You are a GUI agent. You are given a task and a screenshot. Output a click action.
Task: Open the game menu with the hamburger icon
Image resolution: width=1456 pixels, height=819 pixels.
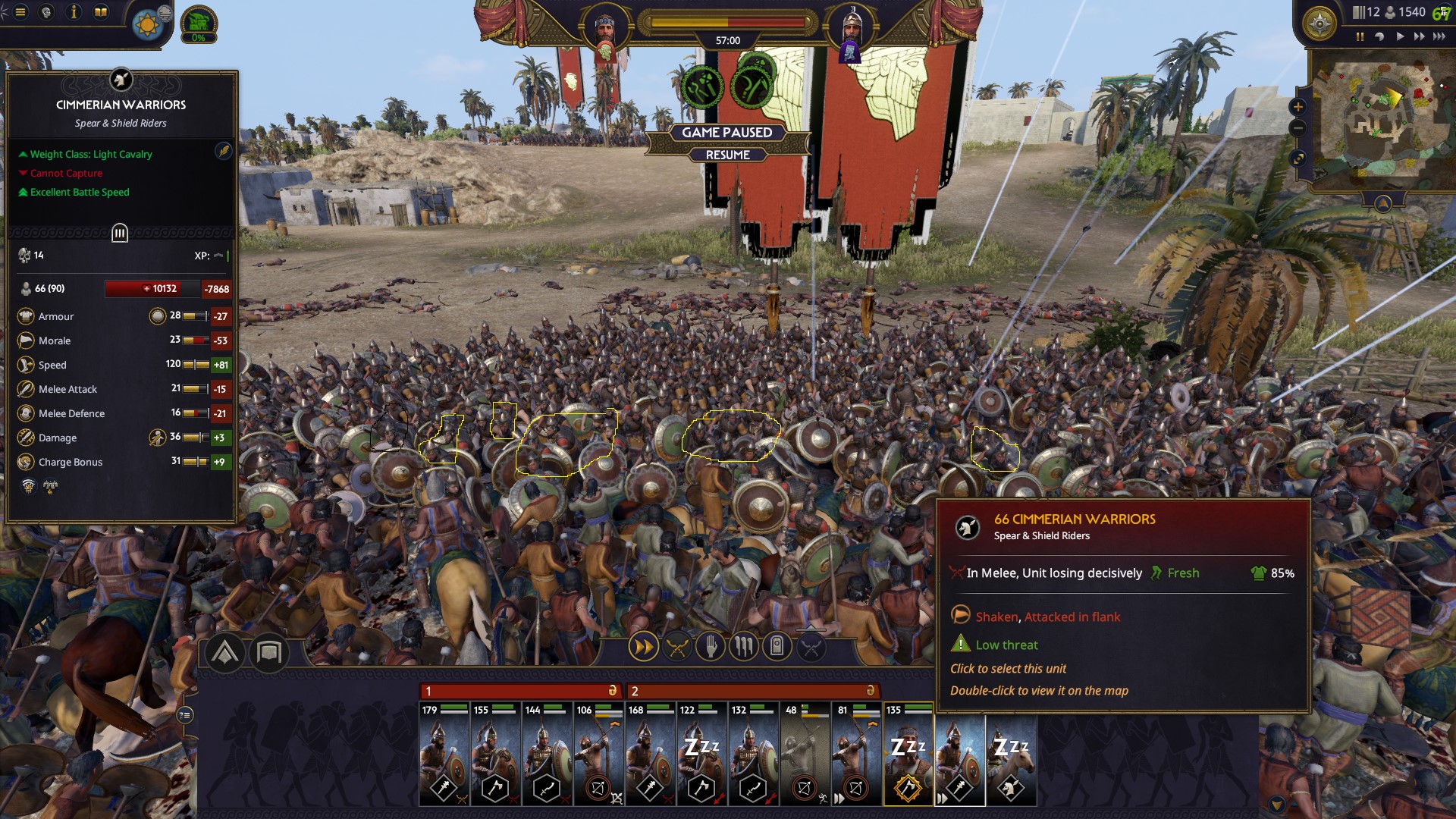(x=20, y=11)
